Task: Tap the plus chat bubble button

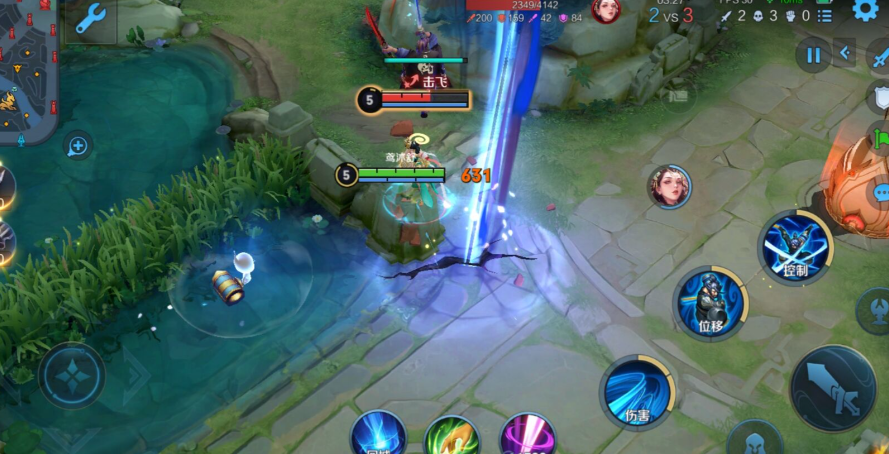Action: coord(77,147)
